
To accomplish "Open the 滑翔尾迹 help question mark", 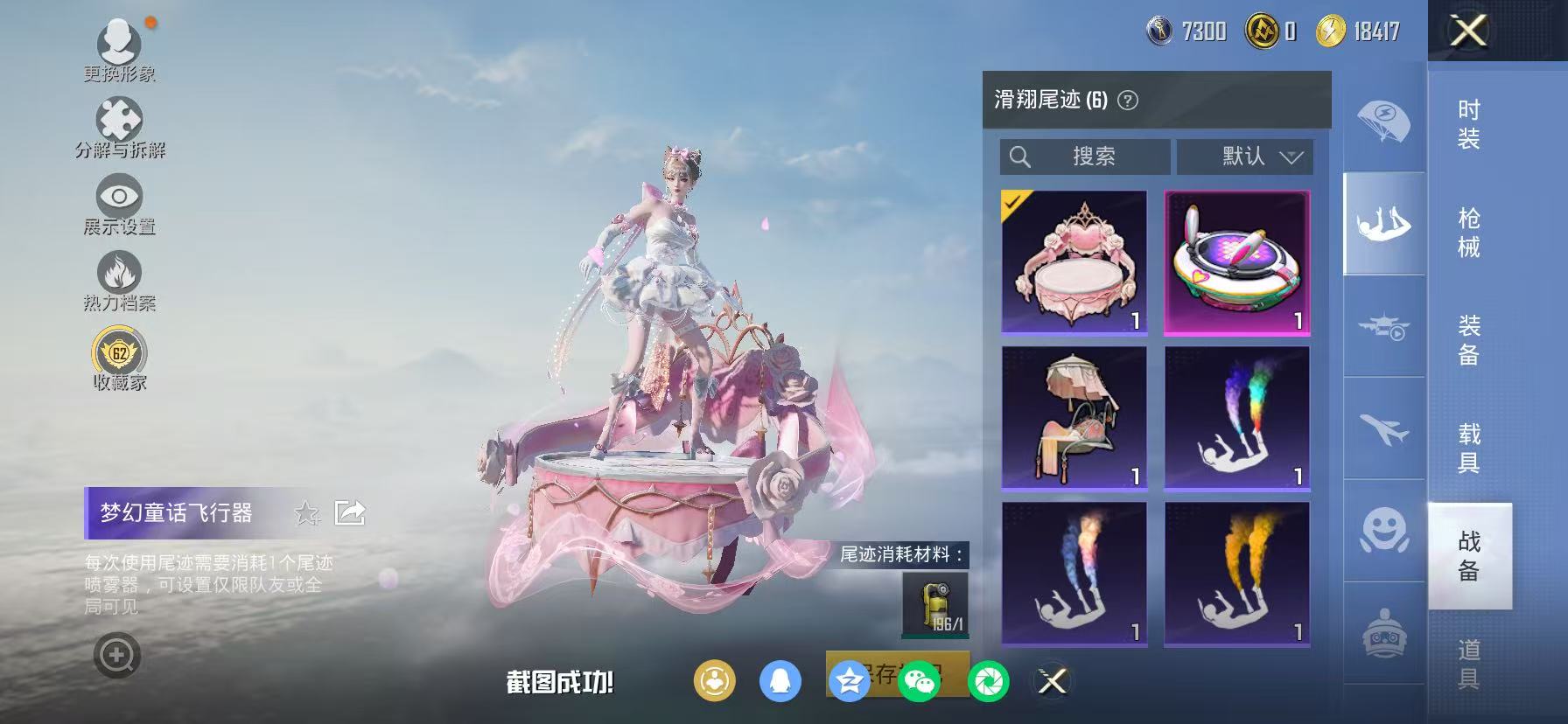I will (1127, 99).
